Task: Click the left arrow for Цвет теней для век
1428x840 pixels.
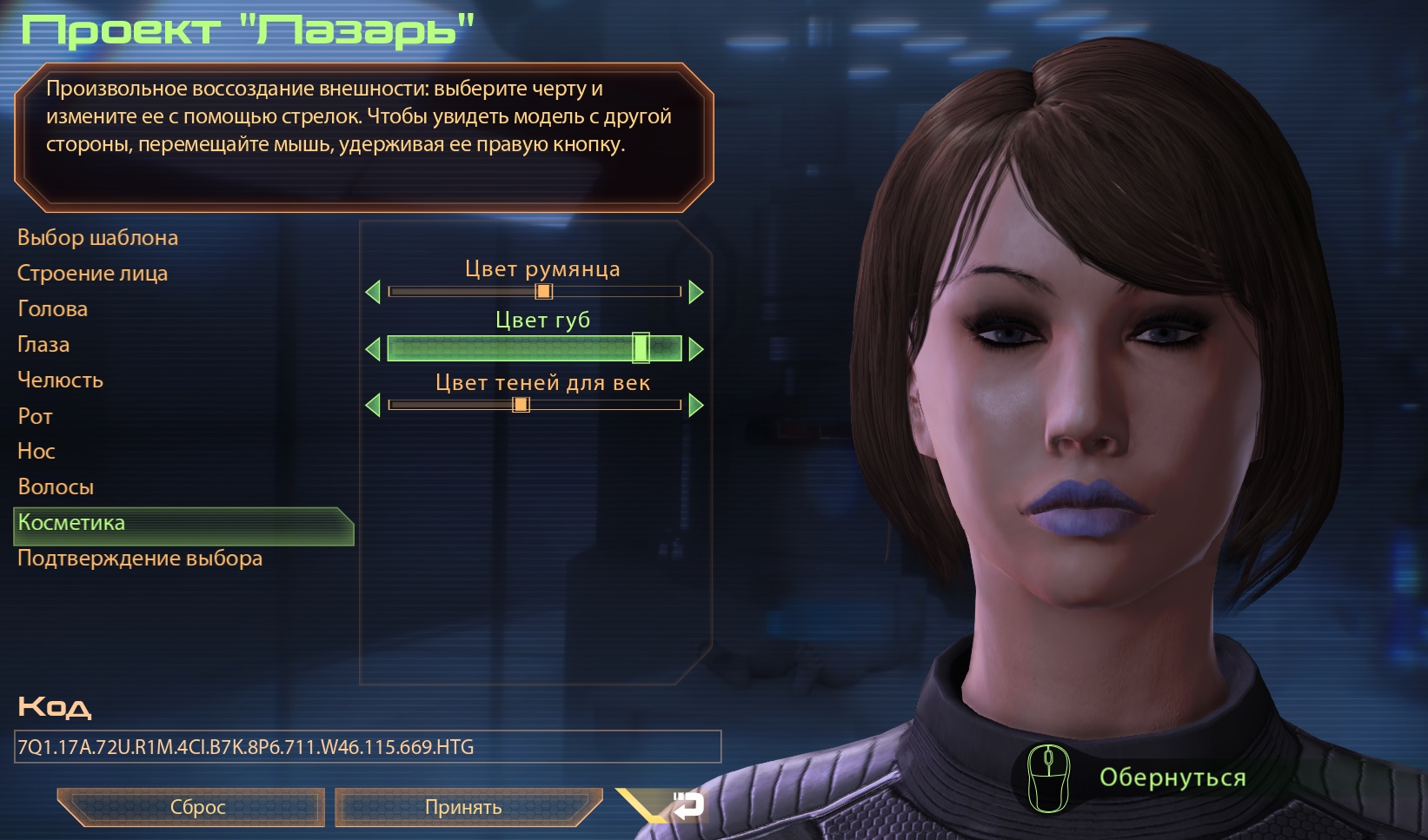Action: tap(374, 405)
